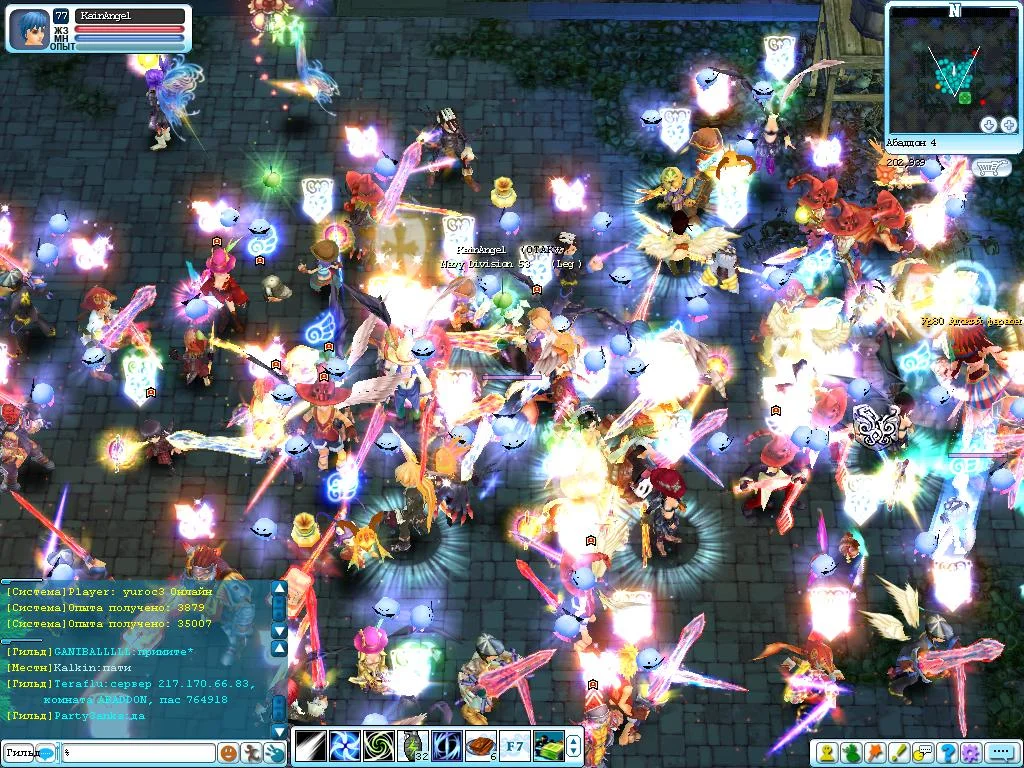Open the shopping cart item shop
Image resolution: width=1024 pixels, height=768 pixels.
(x=992, y=167)
